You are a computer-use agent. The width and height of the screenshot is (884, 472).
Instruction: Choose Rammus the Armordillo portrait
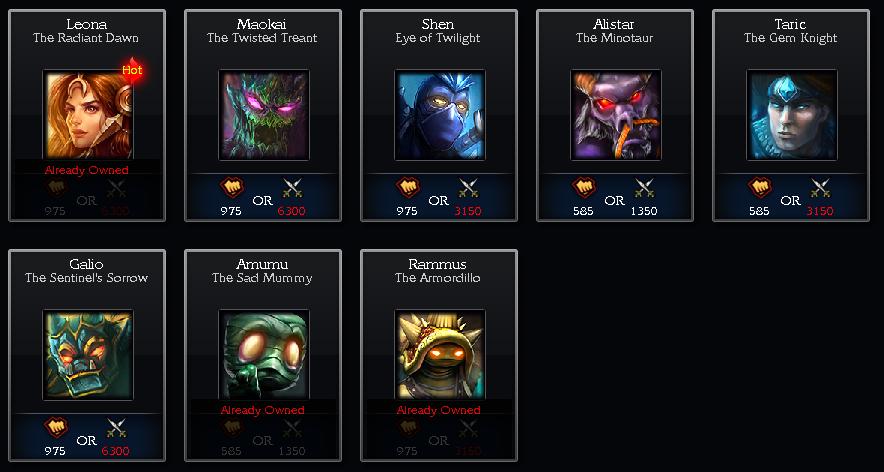440,354
